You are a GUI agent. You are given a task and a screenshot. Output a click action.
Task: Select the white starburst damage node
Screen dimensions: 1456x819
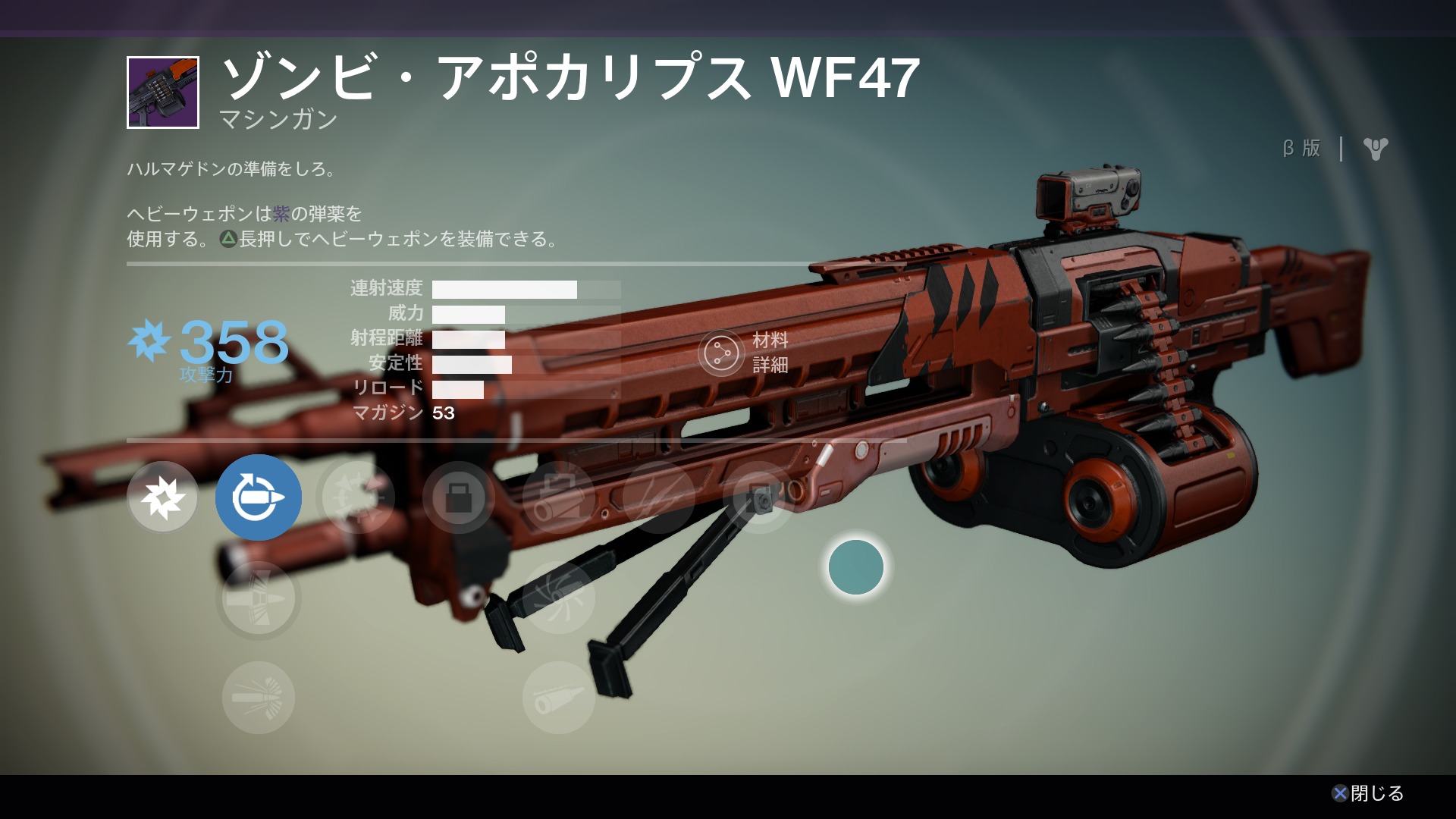coord(163,497)
